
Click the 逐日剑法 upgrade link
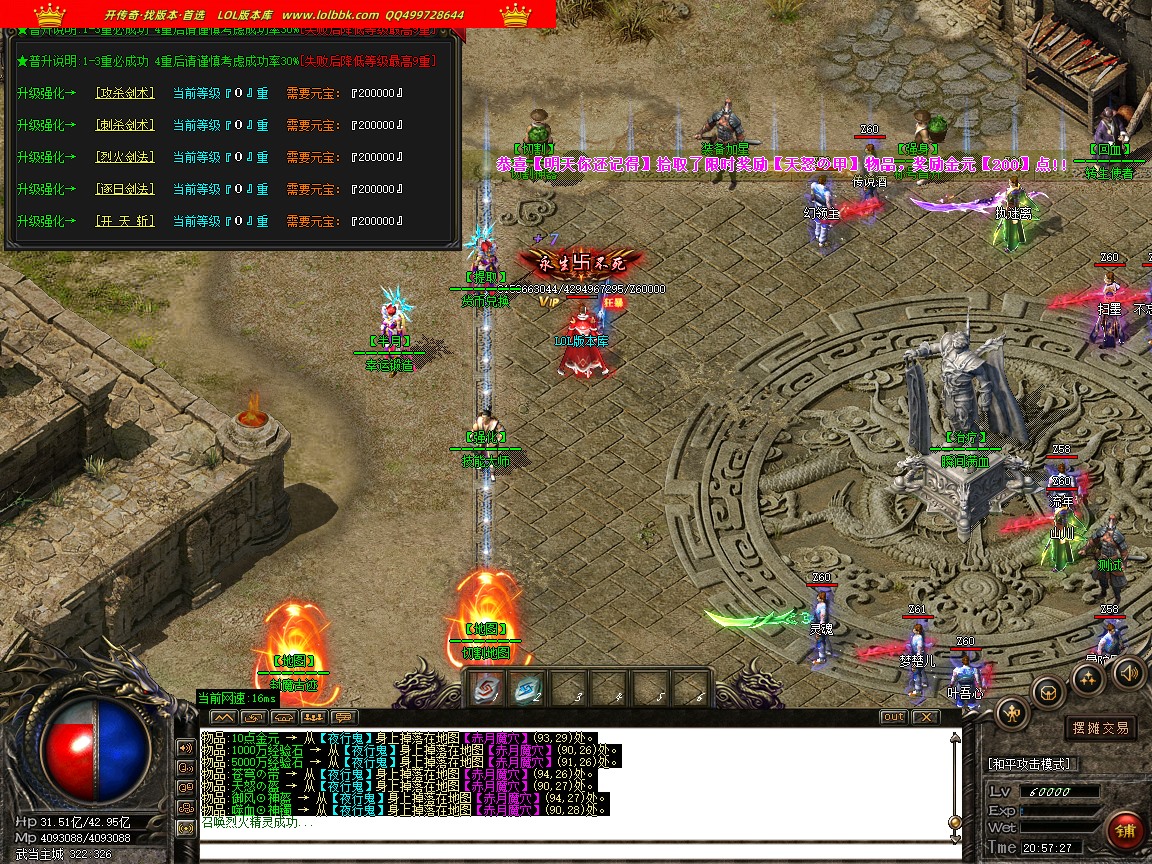tap(125, 189)
